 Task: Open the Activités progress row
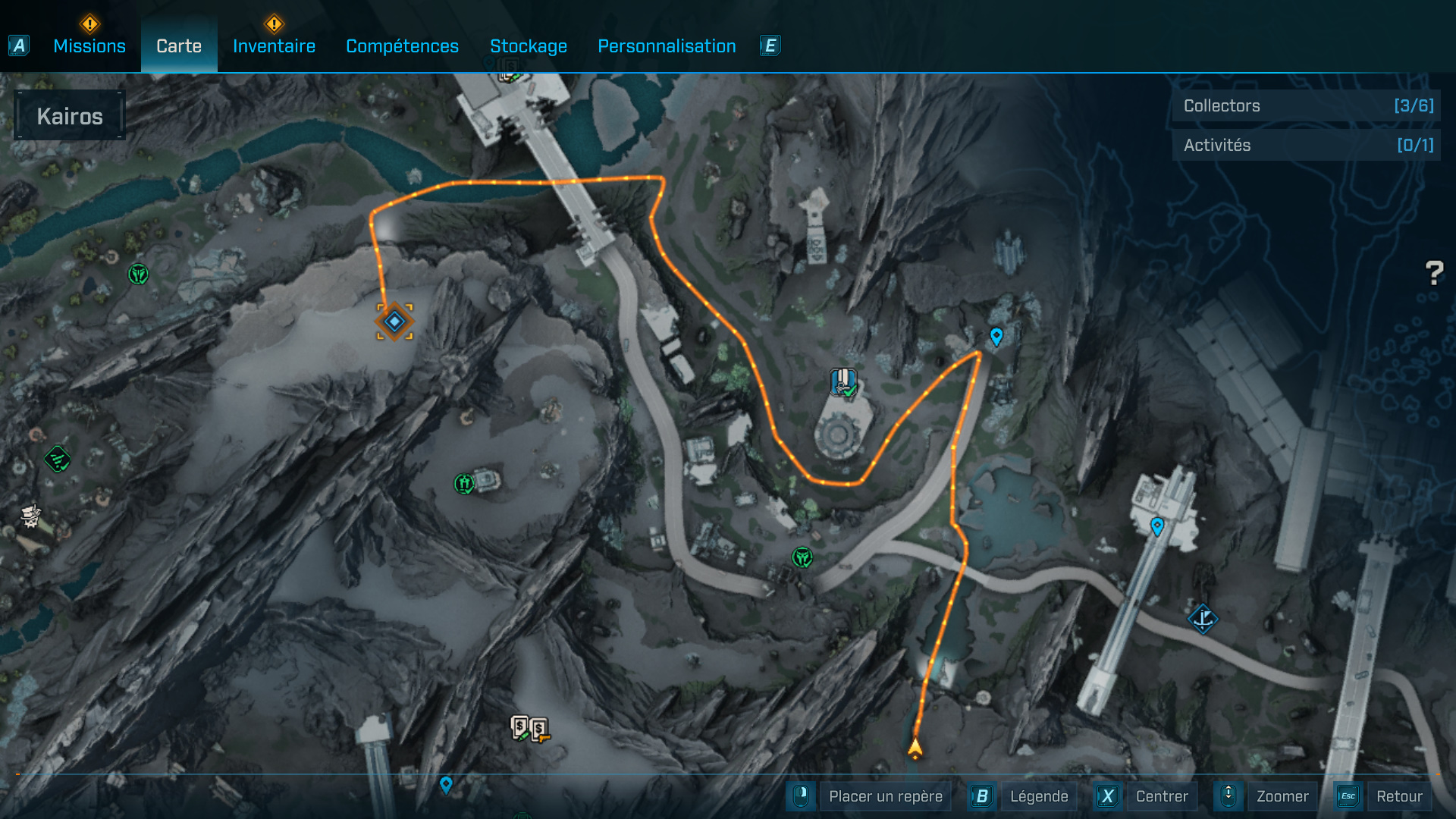[1307, 145]
